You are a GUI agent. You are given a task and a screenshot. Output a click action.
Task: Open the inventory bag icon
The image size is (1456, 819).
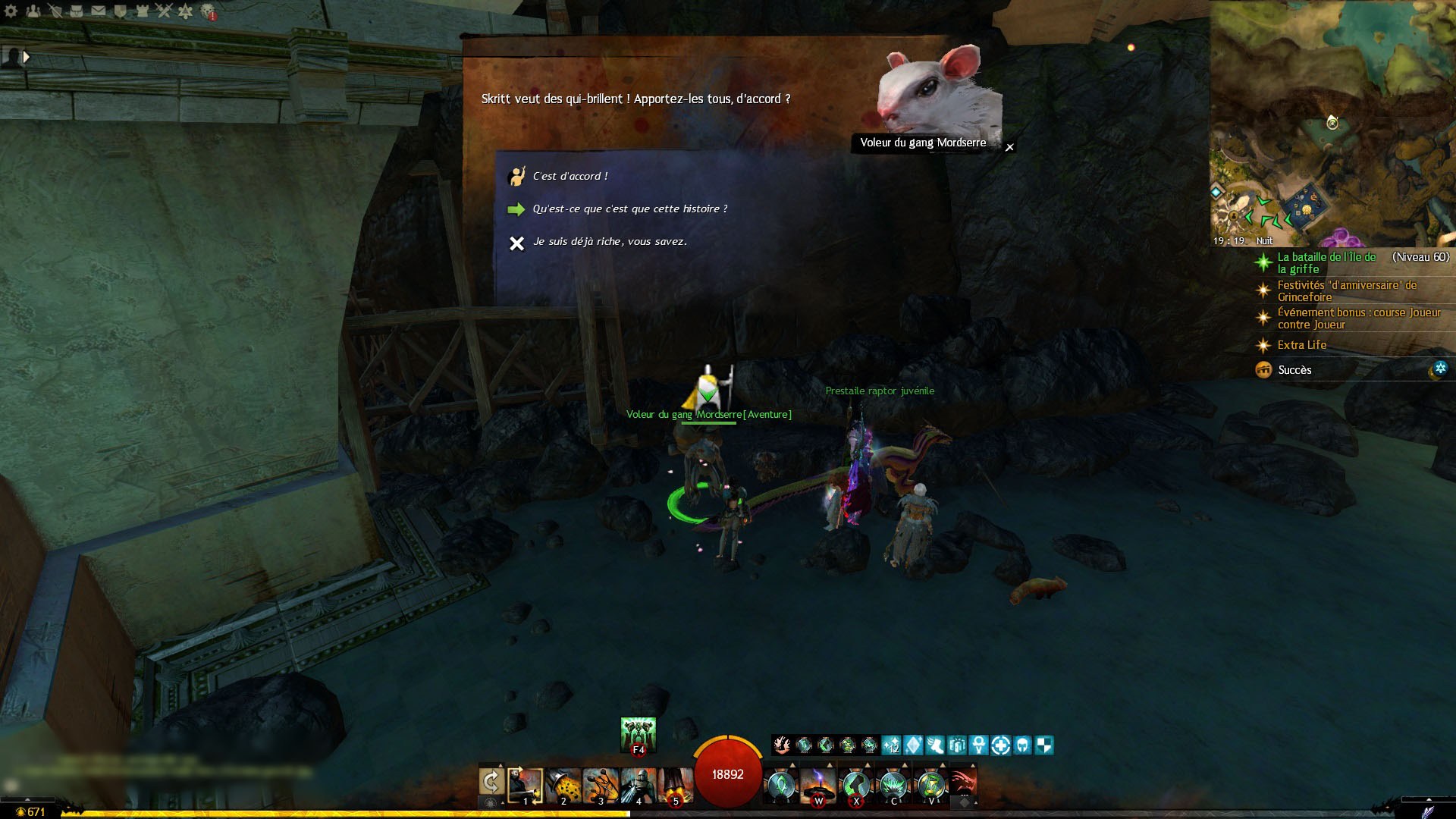77,11
